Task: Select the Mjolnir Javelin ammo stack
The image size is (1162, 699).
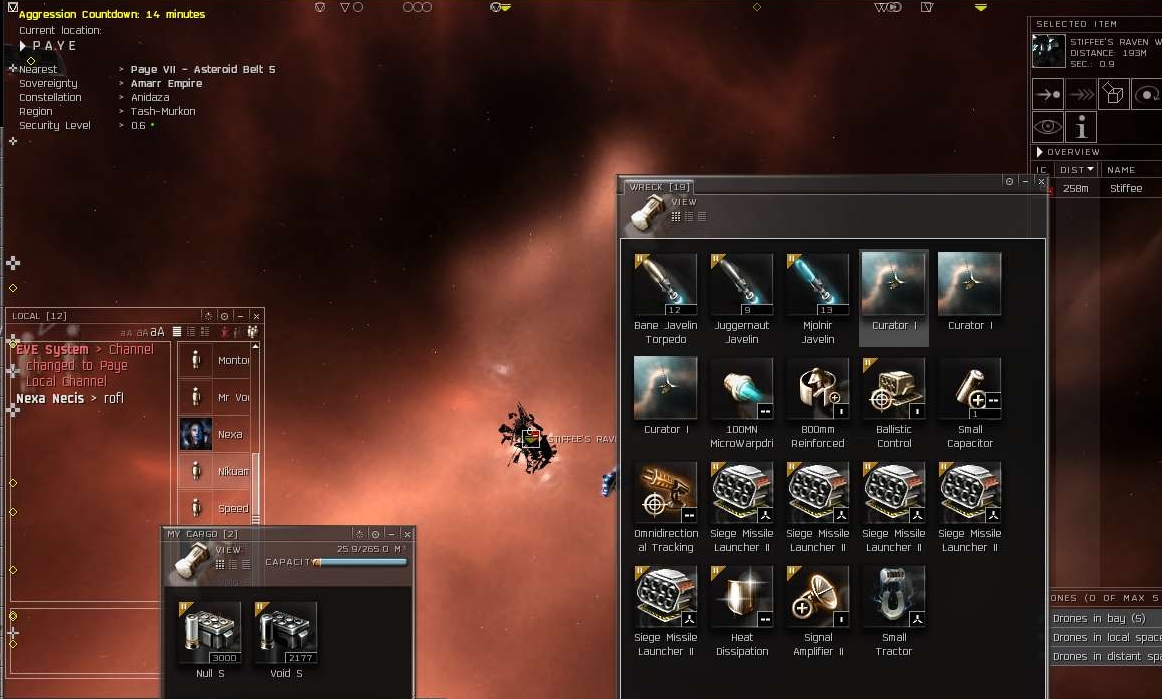Action: click(817, 286)
